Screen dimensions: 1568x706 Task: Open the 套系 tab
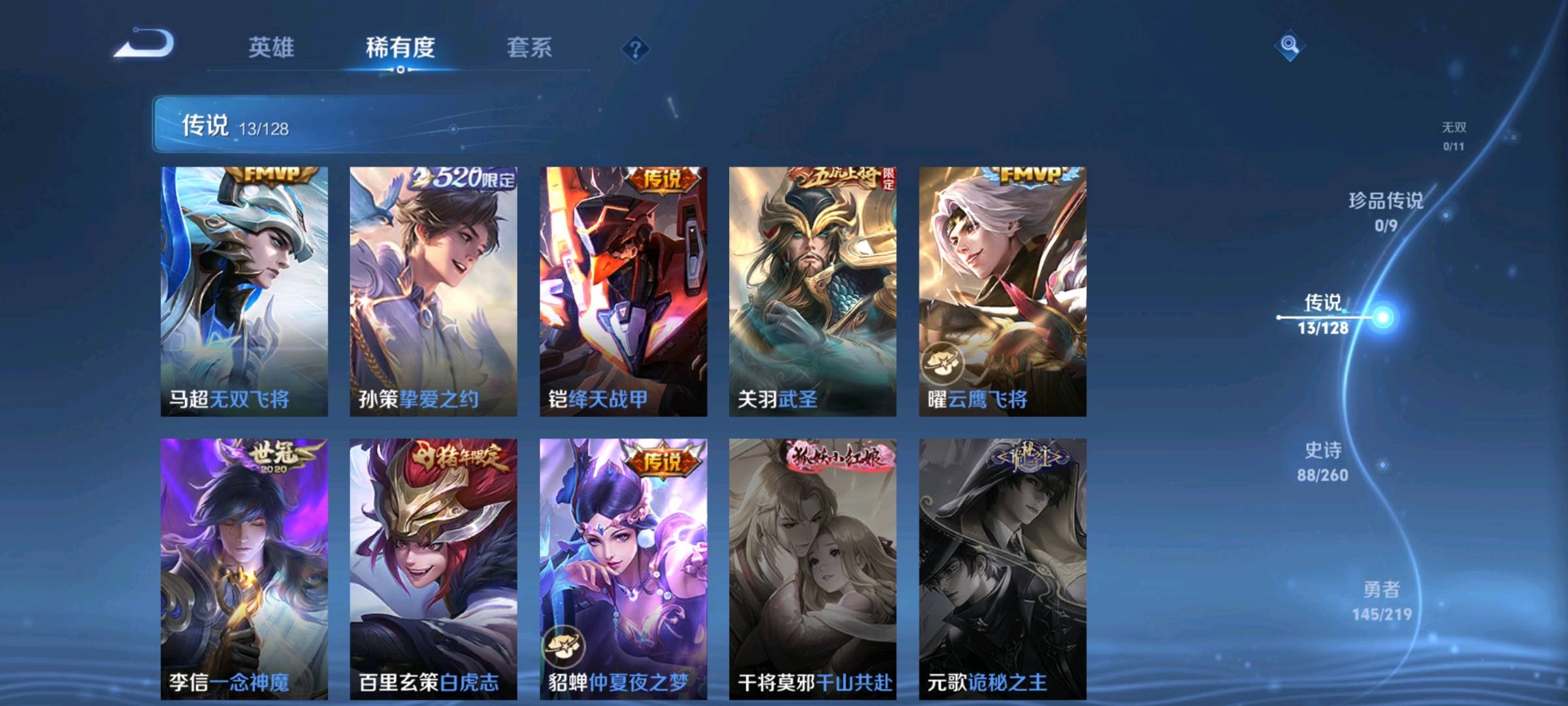pyautogui.click(x=529, y=48)
